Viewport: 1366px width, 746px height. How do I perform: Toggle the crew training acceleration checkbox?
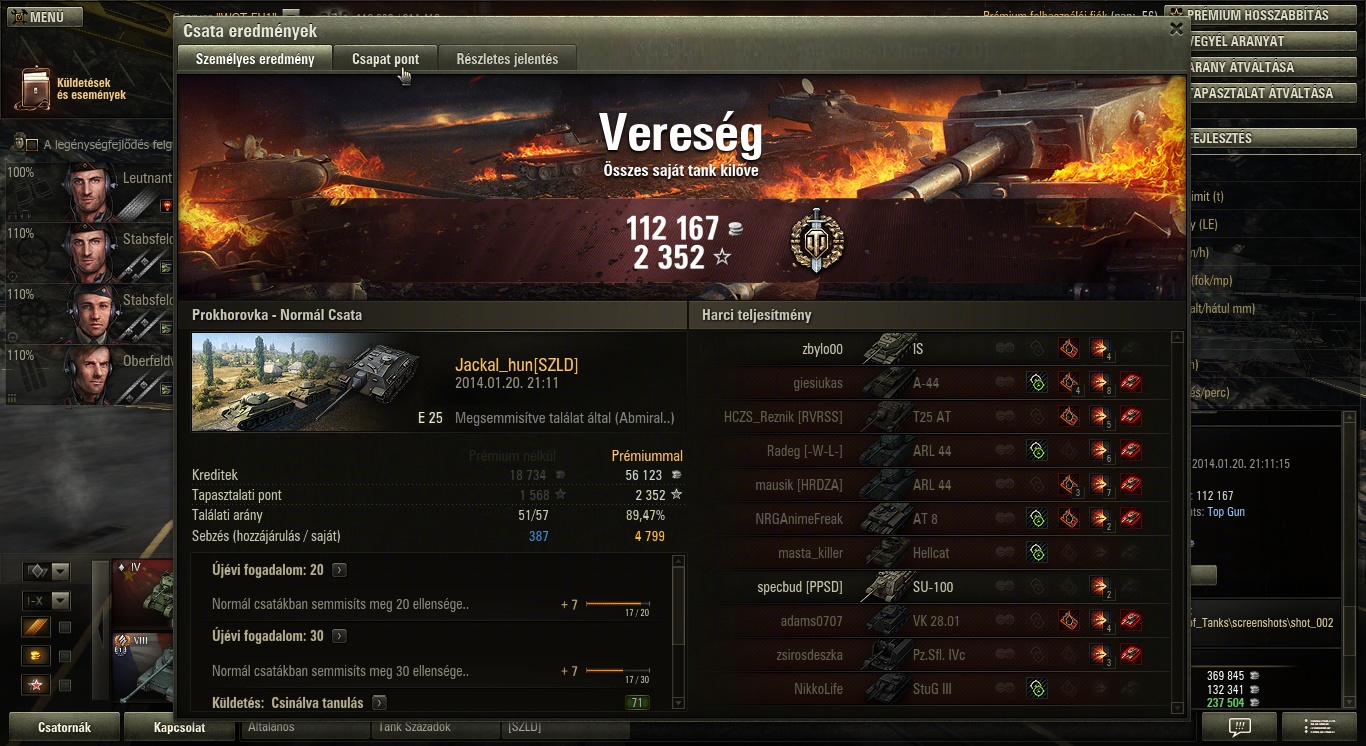coord(32,145)
